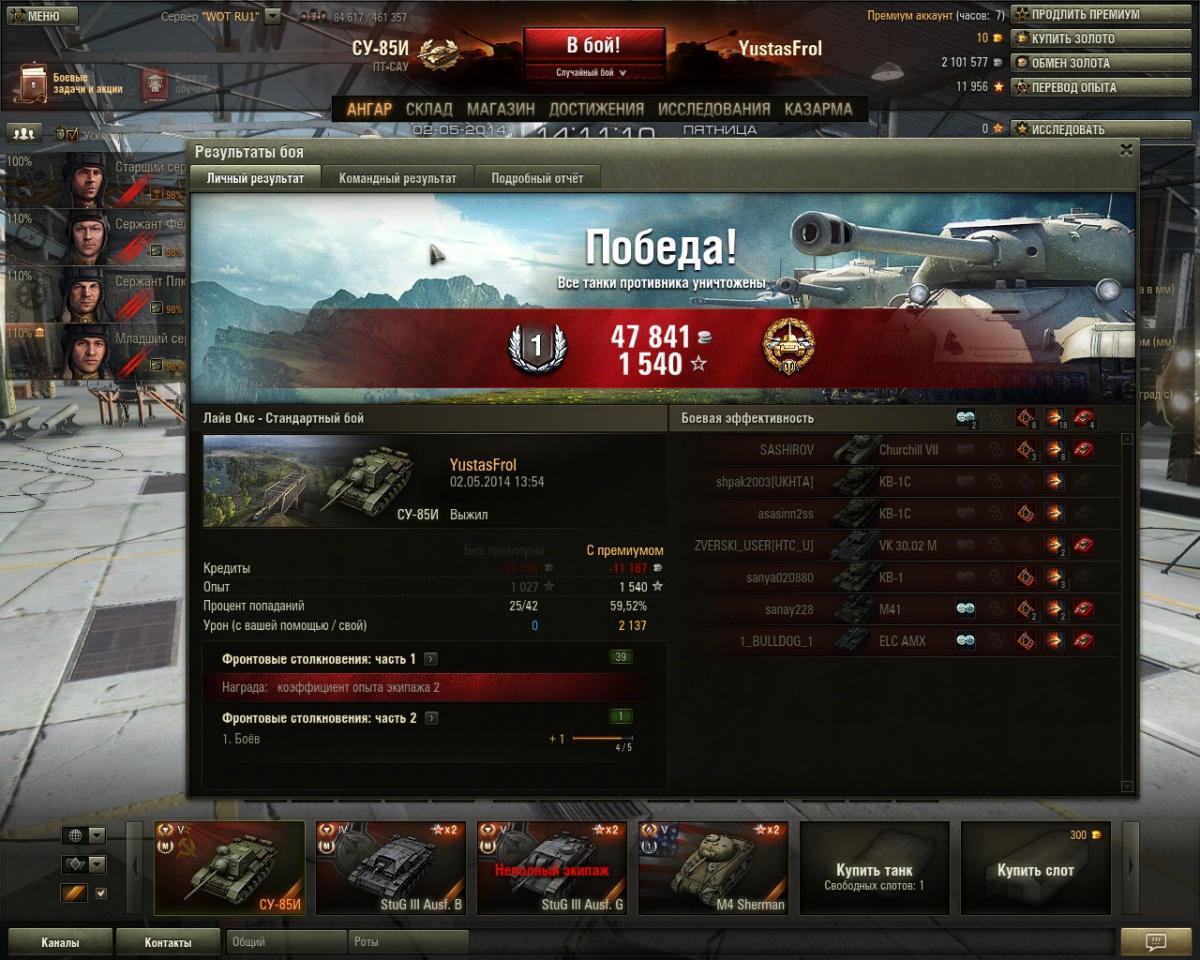1200x960 pixels.
Task: Start battle with В бой! button
Action: click(x=594, y=45)
